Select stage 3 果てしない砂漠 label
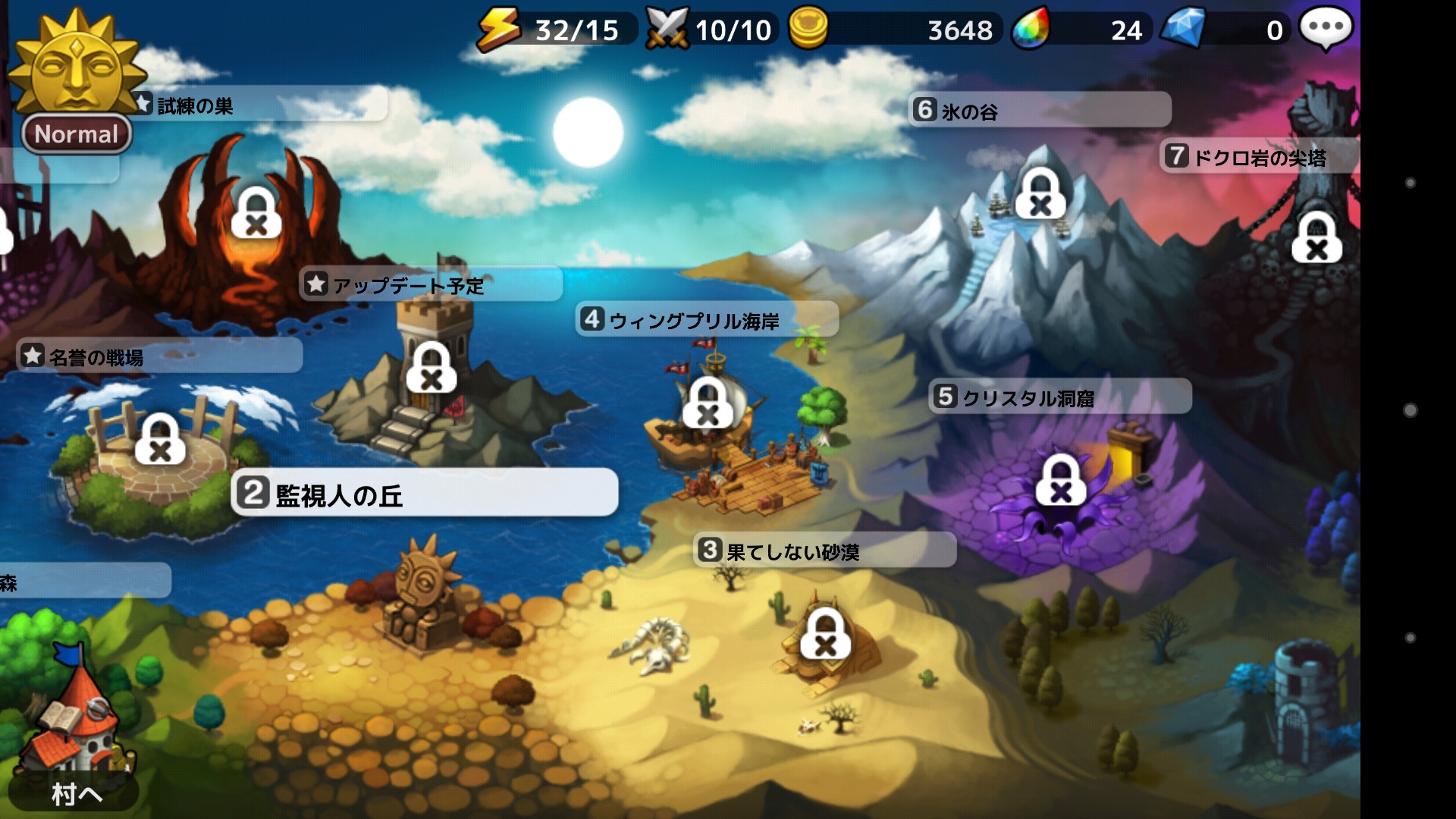1456x819 pixels. coord(824,551)
